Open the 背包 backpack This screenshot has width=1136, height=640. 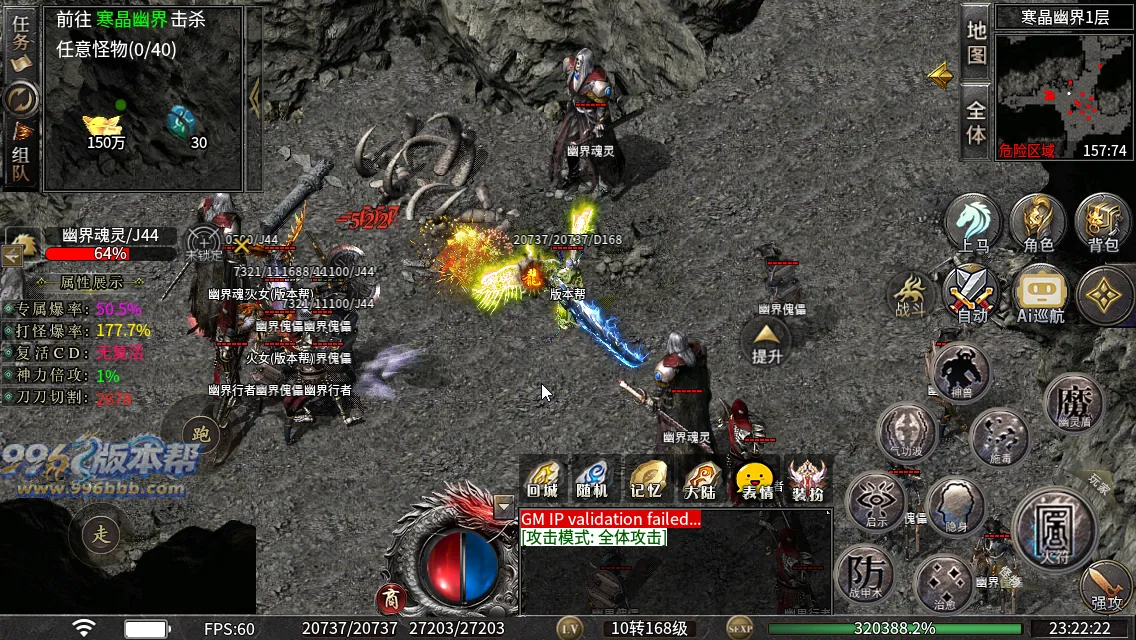[1102, 223]
